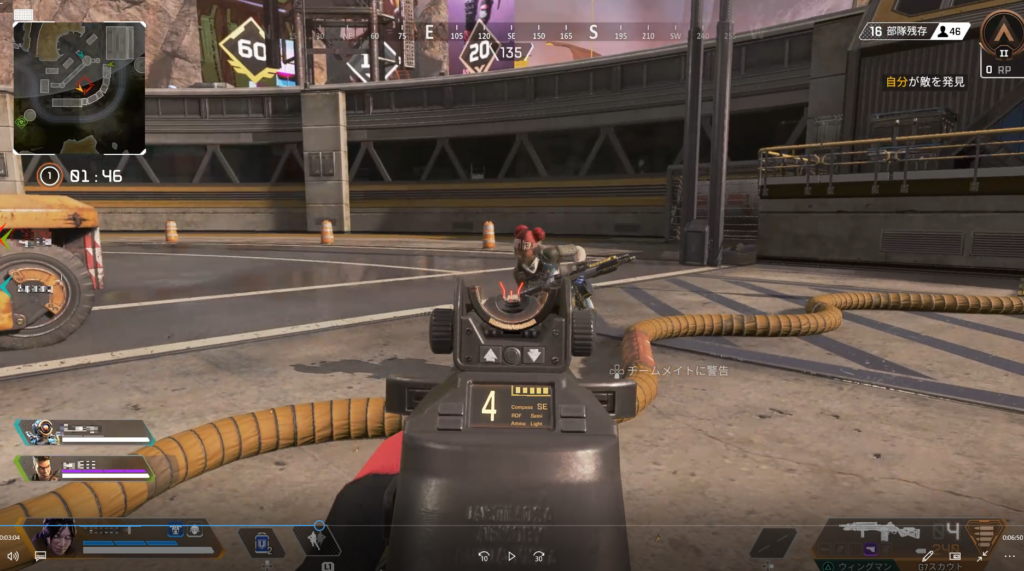Skip the video forward 30 seconds
The image size is (1024, 571).
coord(539,556)
